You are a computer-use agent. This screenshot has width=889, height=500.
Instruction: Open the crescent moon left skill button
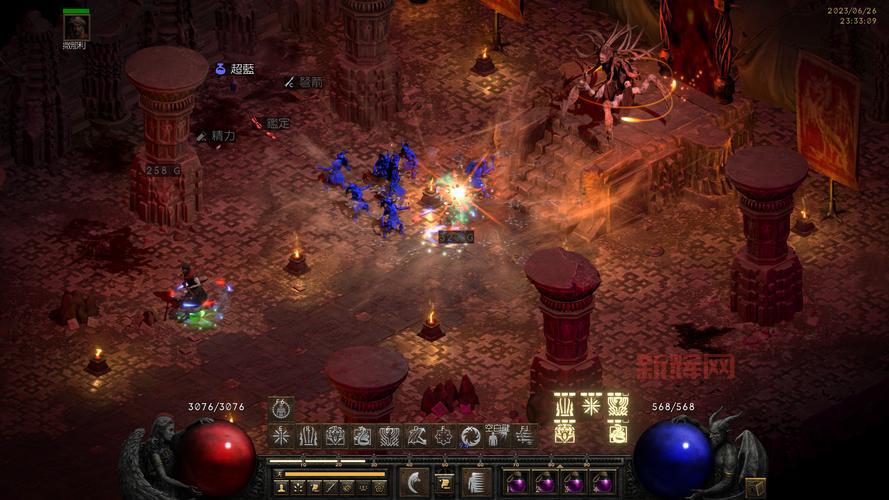[x=413, y=482]
